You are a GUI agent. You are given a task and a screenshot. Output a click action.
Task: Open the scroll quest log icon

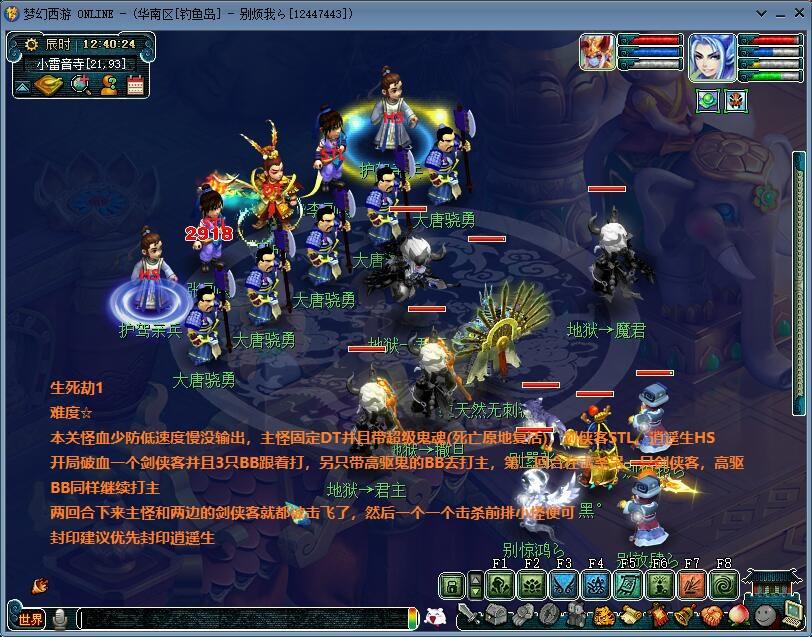[x=630, y=616]
